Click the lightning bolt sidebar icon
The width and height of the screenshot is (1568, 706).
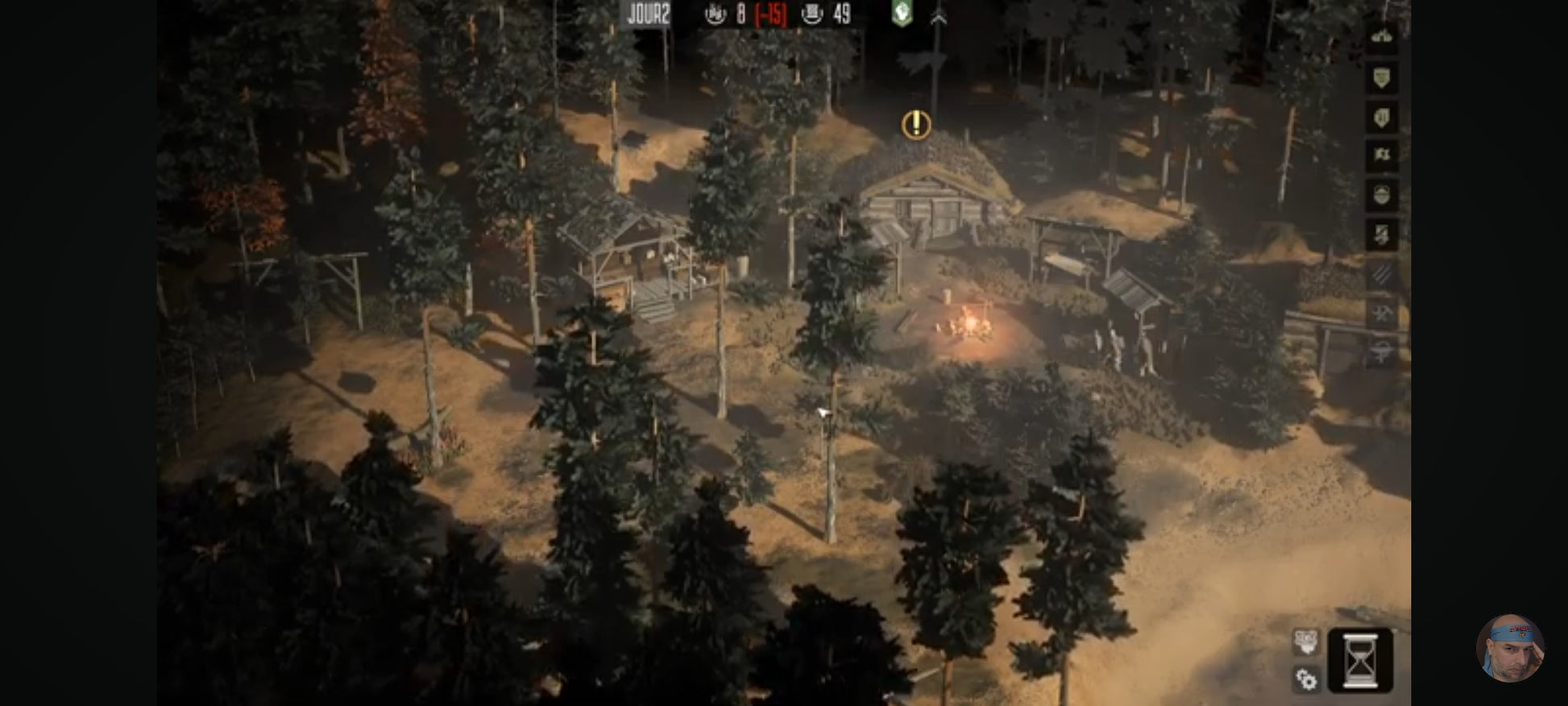tap(1382, 235)
